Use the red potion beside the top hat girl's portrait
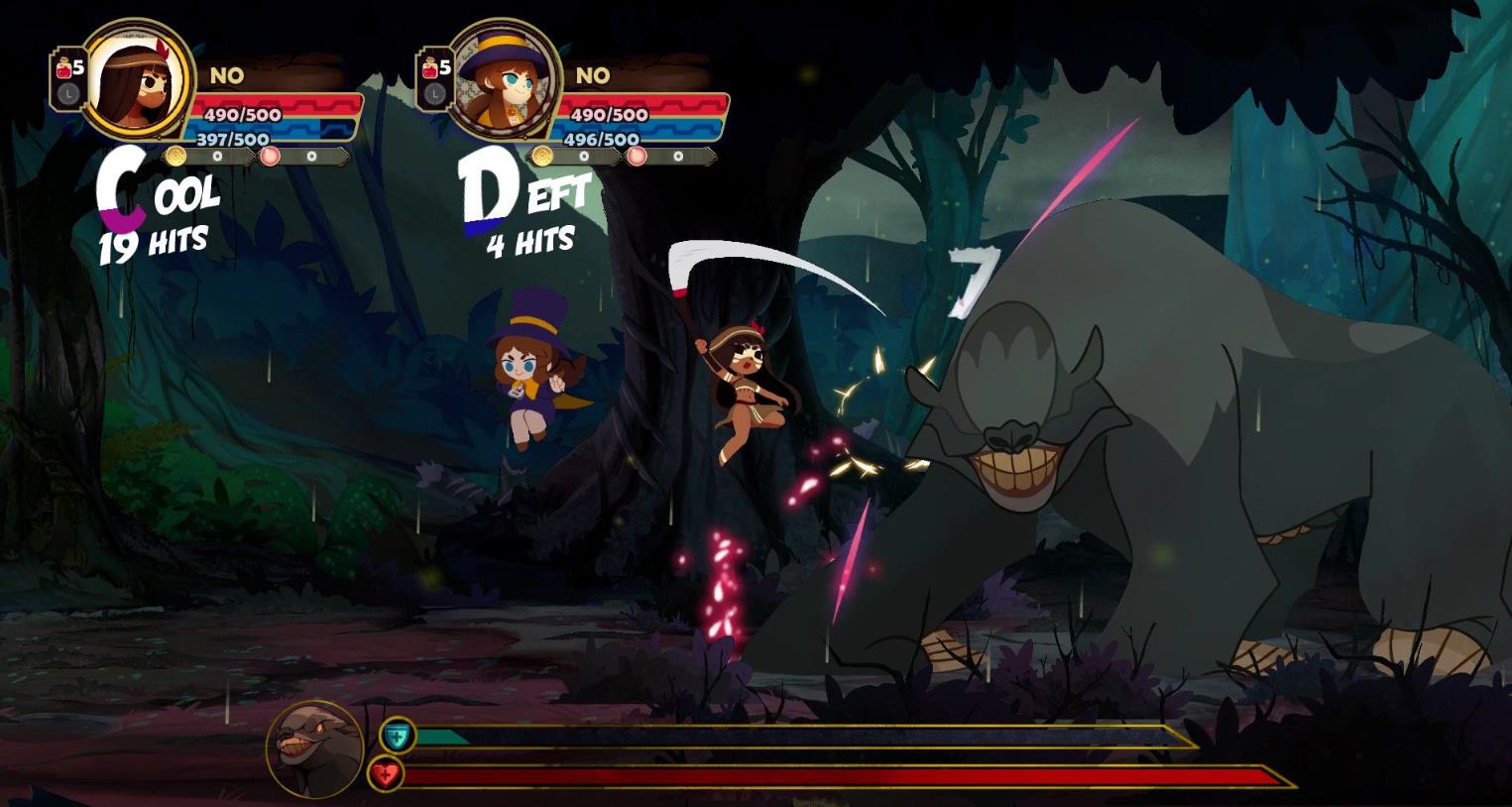This screenshot has width=1512, height=807. (431, 68)
